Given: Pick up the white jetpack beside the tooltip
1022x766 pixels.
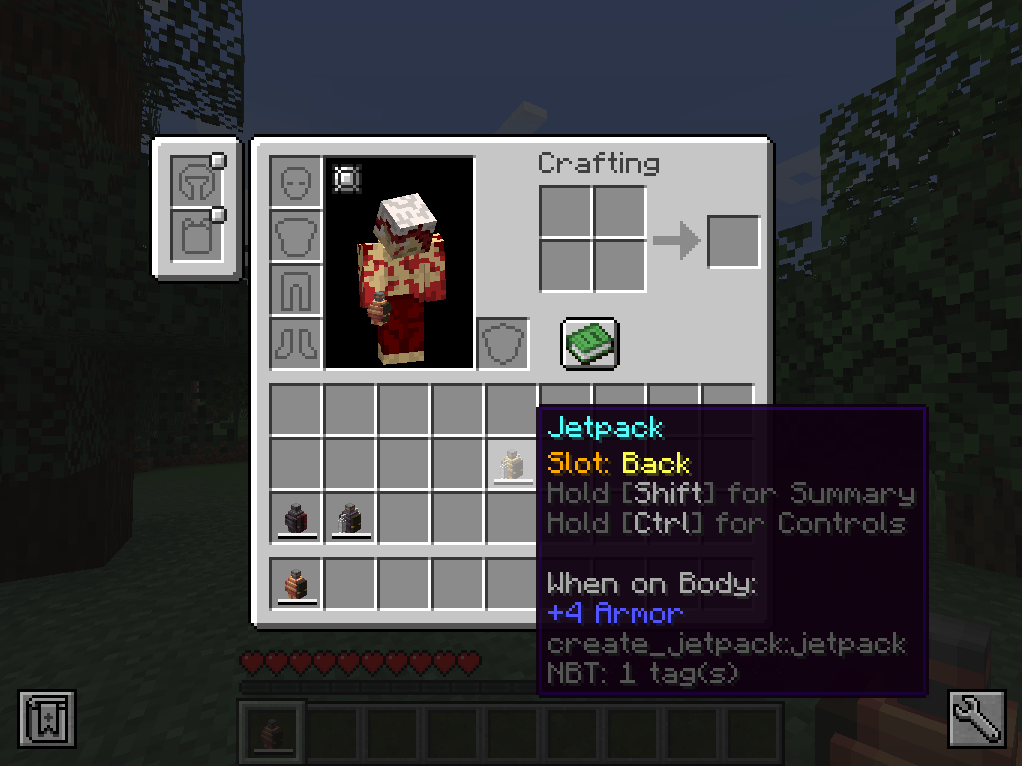Looking at the screenshot, I should (512, 465).
